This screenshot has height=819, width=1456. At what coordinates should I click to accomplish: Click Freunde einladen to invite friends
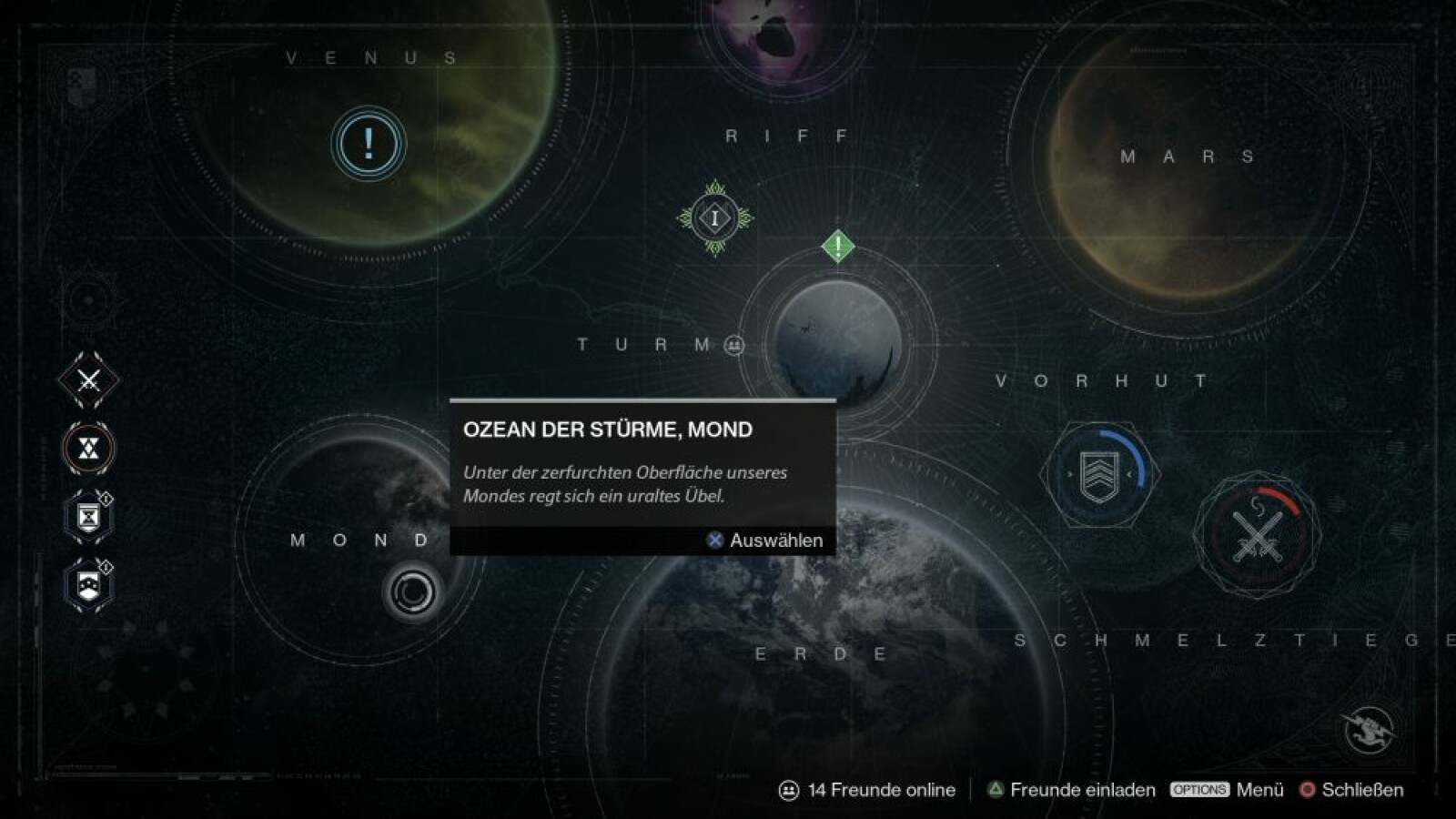click(1072, 790)
